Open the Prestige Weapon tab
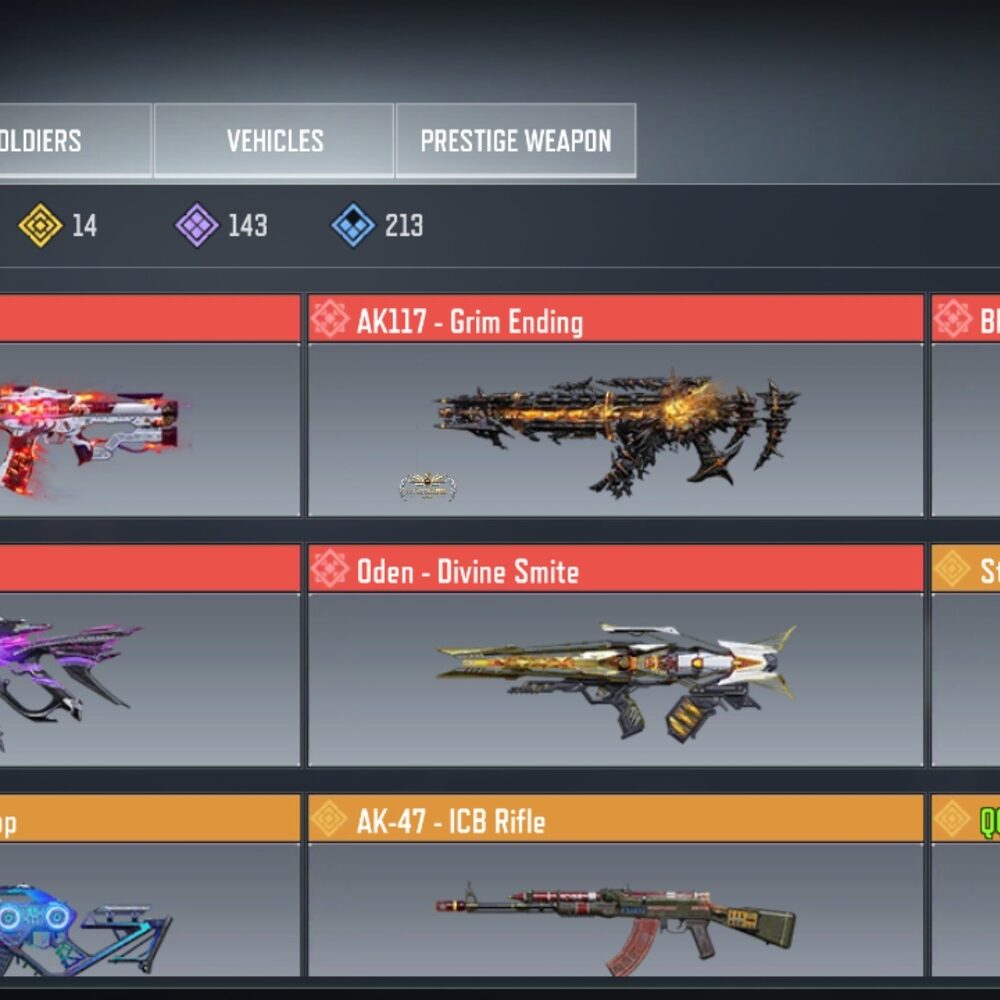 (515, 141)
